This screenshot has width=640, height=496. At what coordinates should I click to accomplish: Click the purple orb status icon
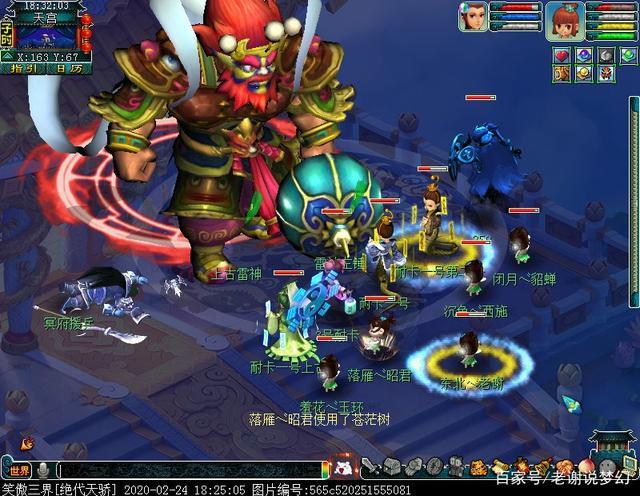pos(583,53)
